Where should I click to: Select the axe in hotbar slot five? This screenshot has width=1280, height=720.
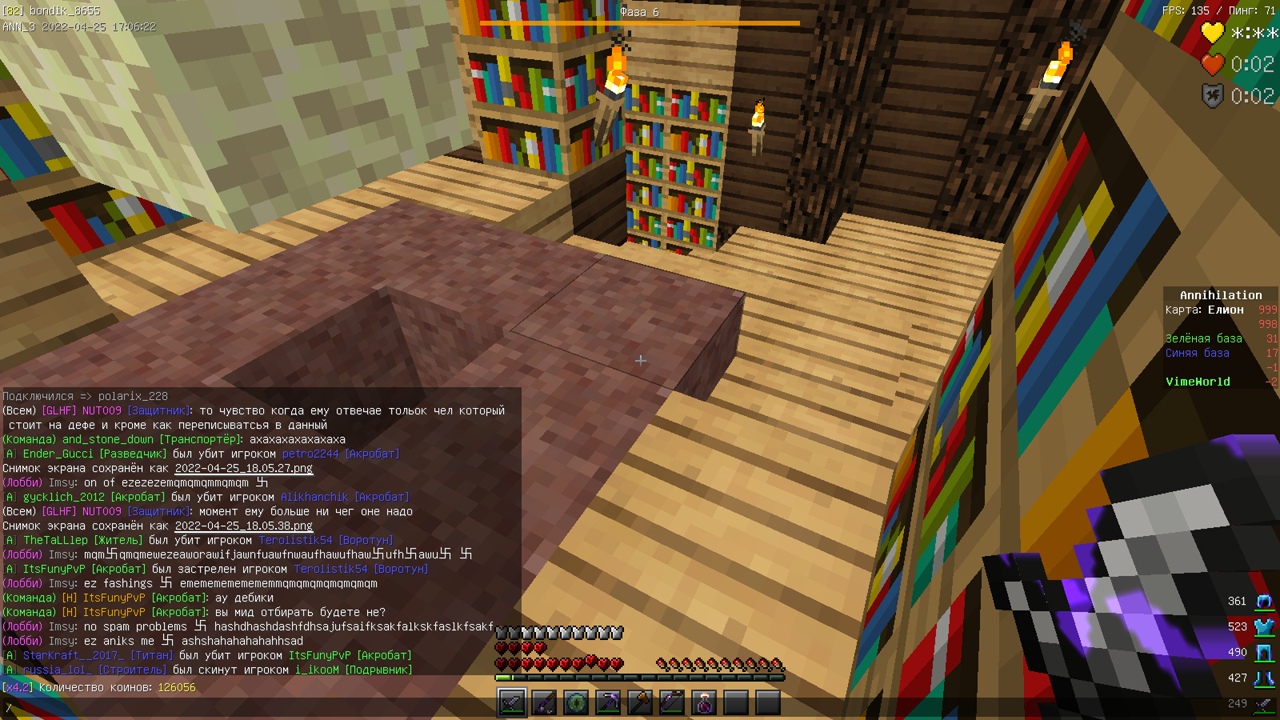tap(640, 703)
